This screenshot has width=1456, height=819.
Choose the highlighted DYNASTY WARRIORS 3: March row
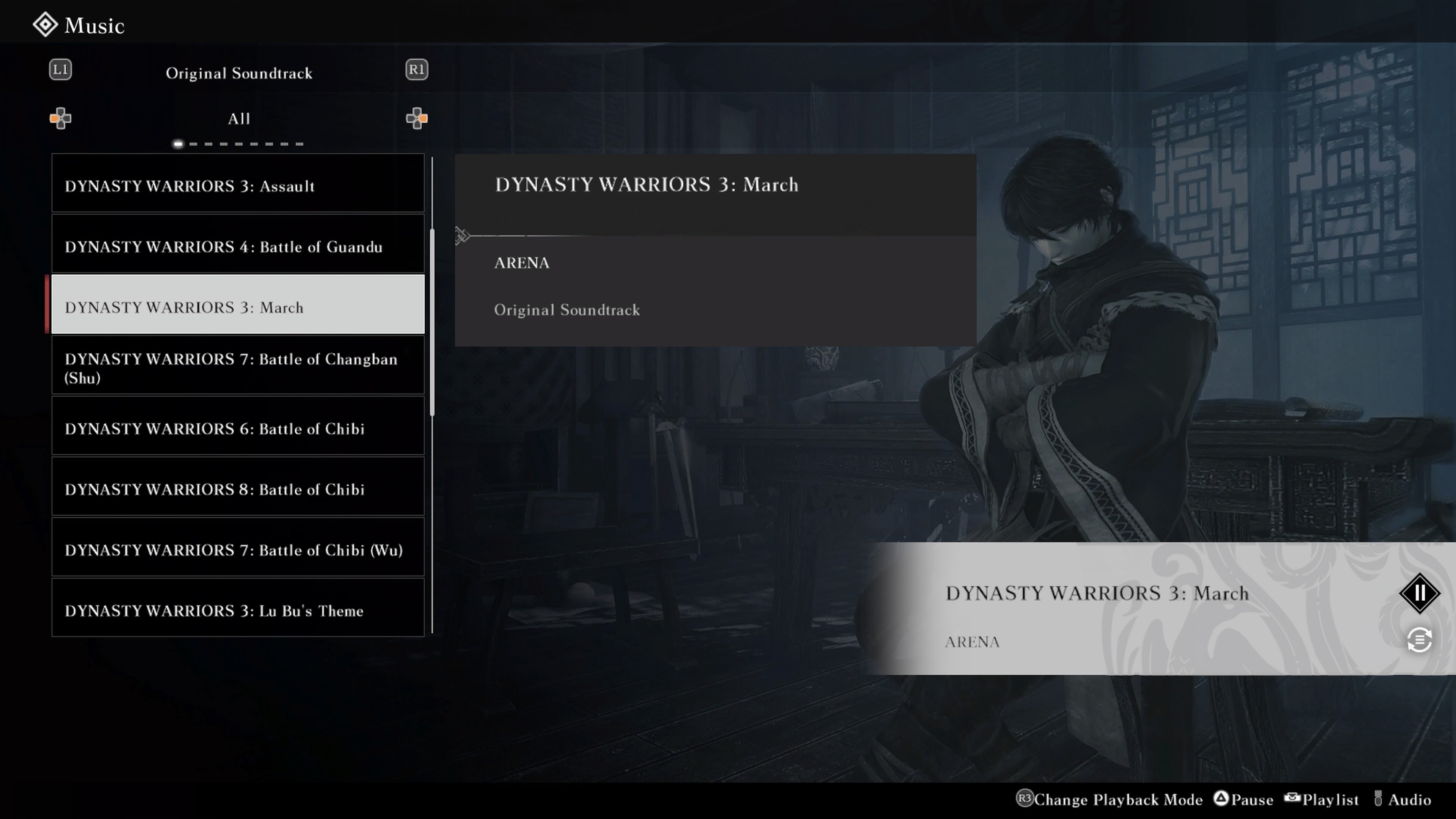pyautogui.click(x=237, y=306)
